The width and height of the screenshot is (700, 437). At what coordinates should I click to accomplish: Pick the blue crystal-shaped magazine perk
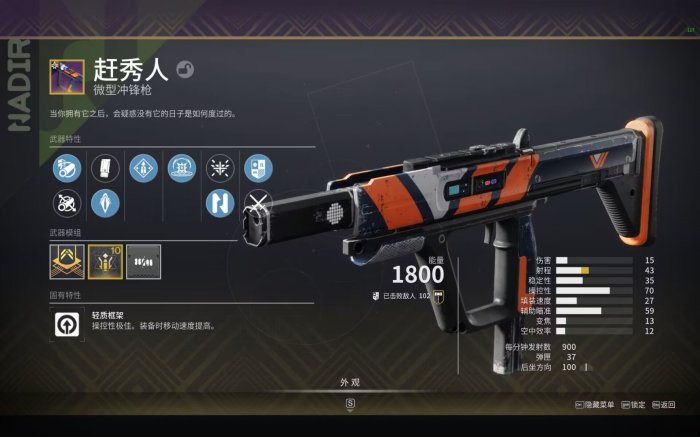105,204
